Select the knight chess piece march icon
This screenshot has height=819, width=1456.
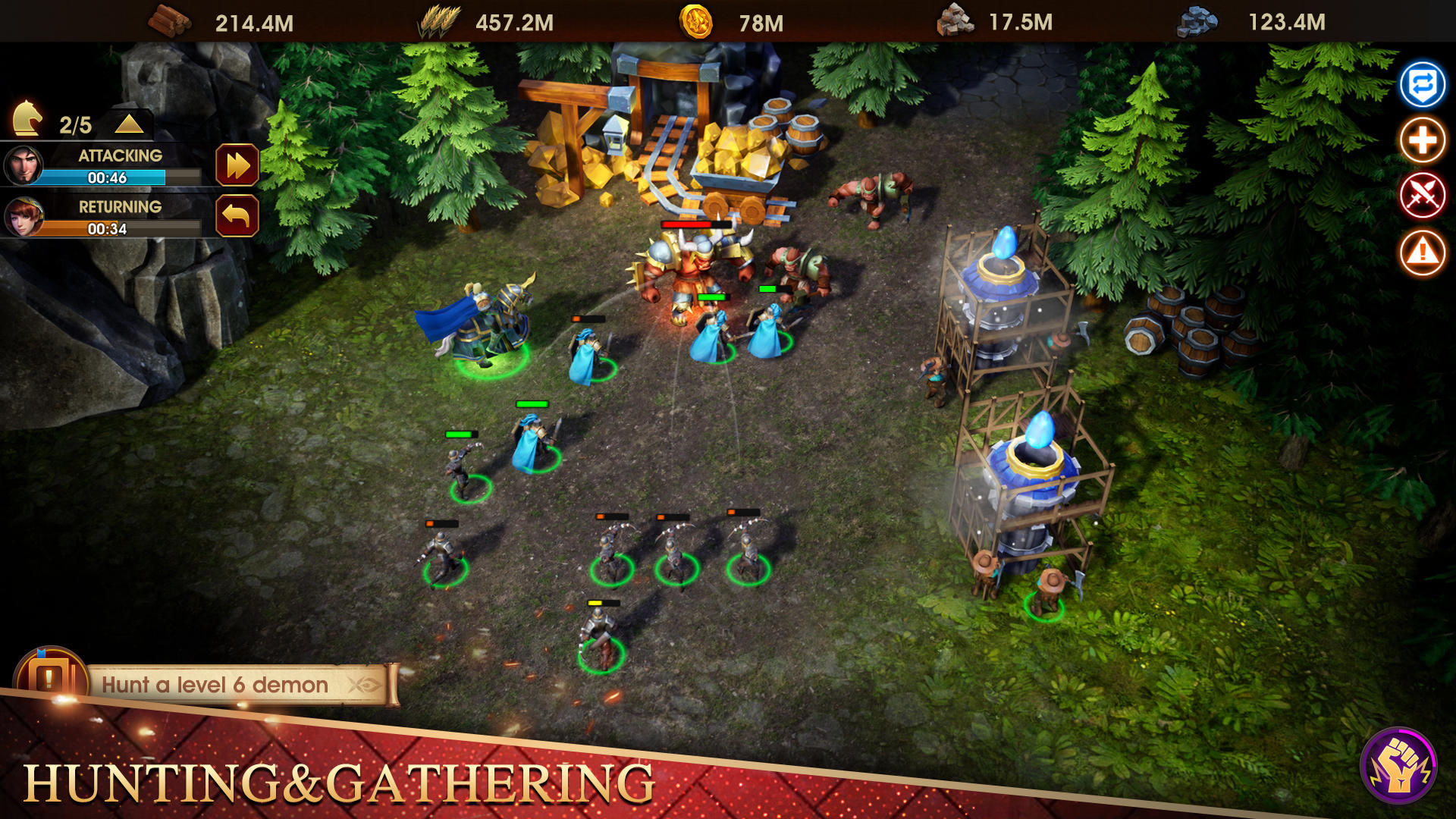(28, 116)
